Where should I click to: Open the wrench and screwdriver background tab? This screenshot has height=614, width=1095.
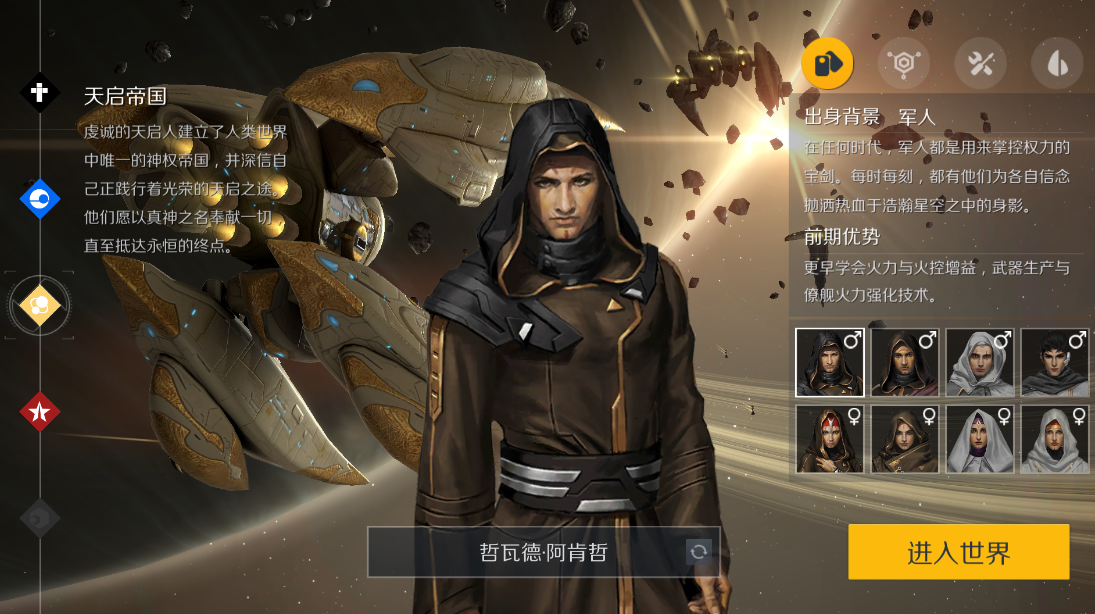point(980,64)
